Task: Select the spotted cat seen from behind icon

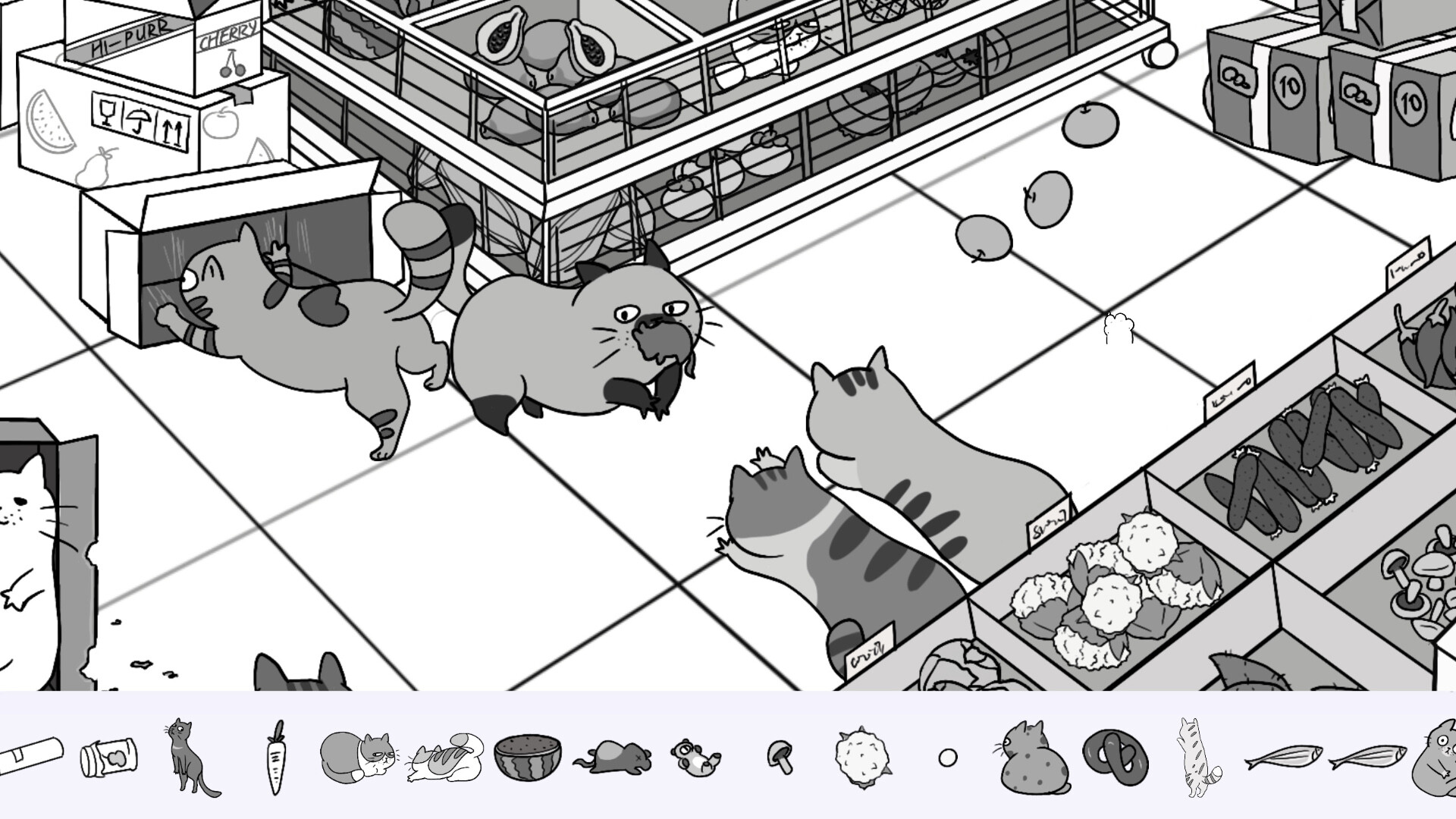Action: [1028, 758]
